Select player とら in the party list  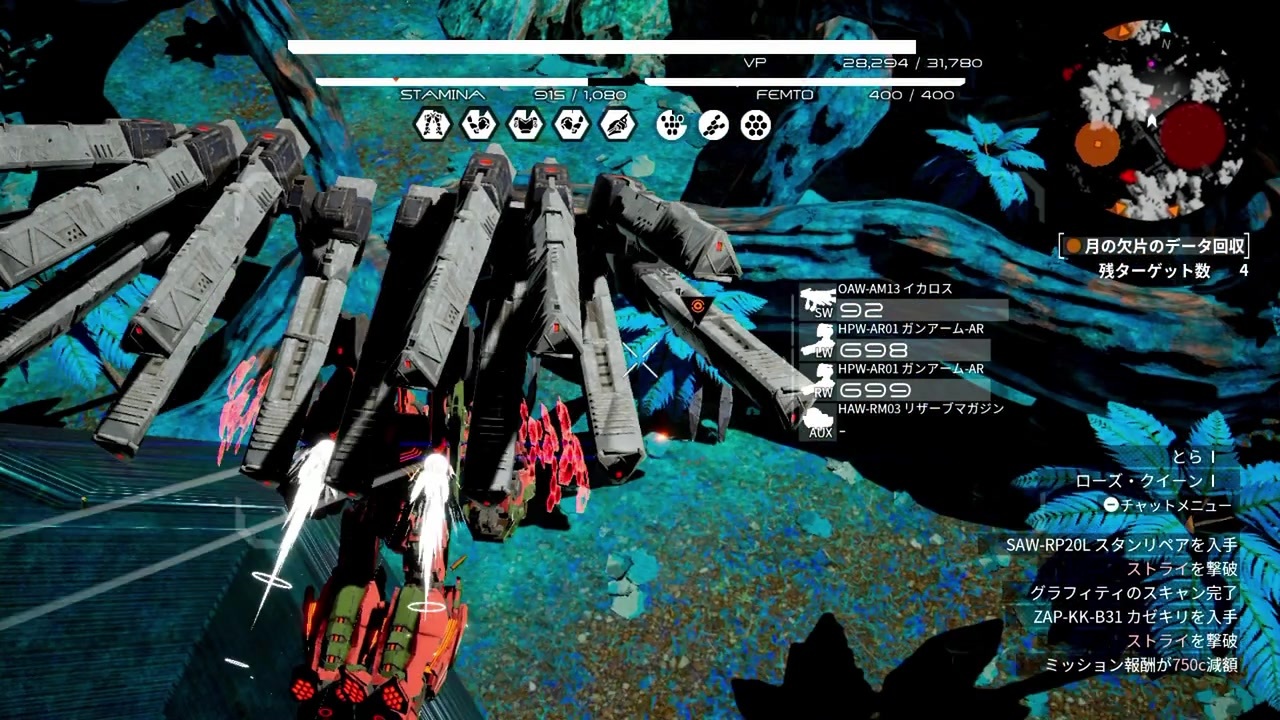[1192, 457]
